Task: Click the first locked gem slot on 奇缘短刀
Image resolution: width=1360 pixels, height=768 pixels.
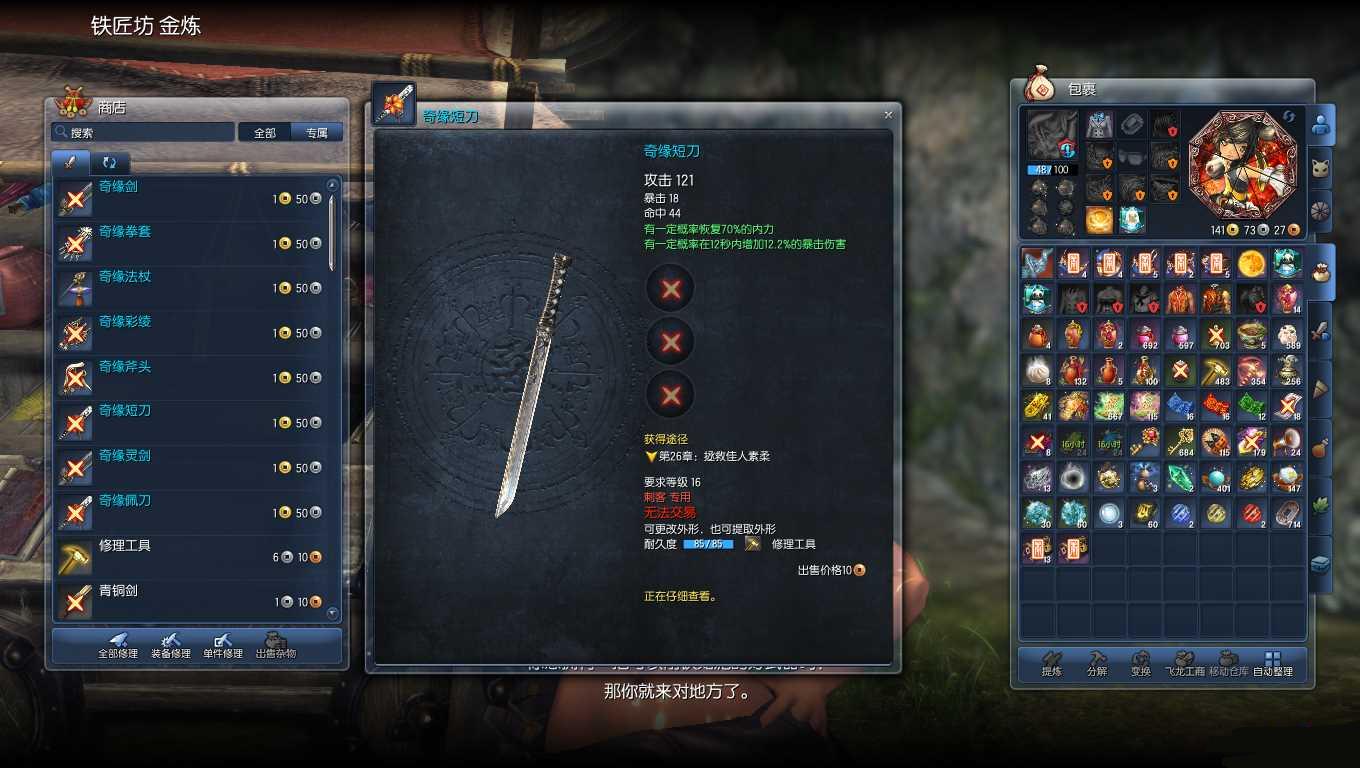Action: pyautogui.click(x=670, y=288)
